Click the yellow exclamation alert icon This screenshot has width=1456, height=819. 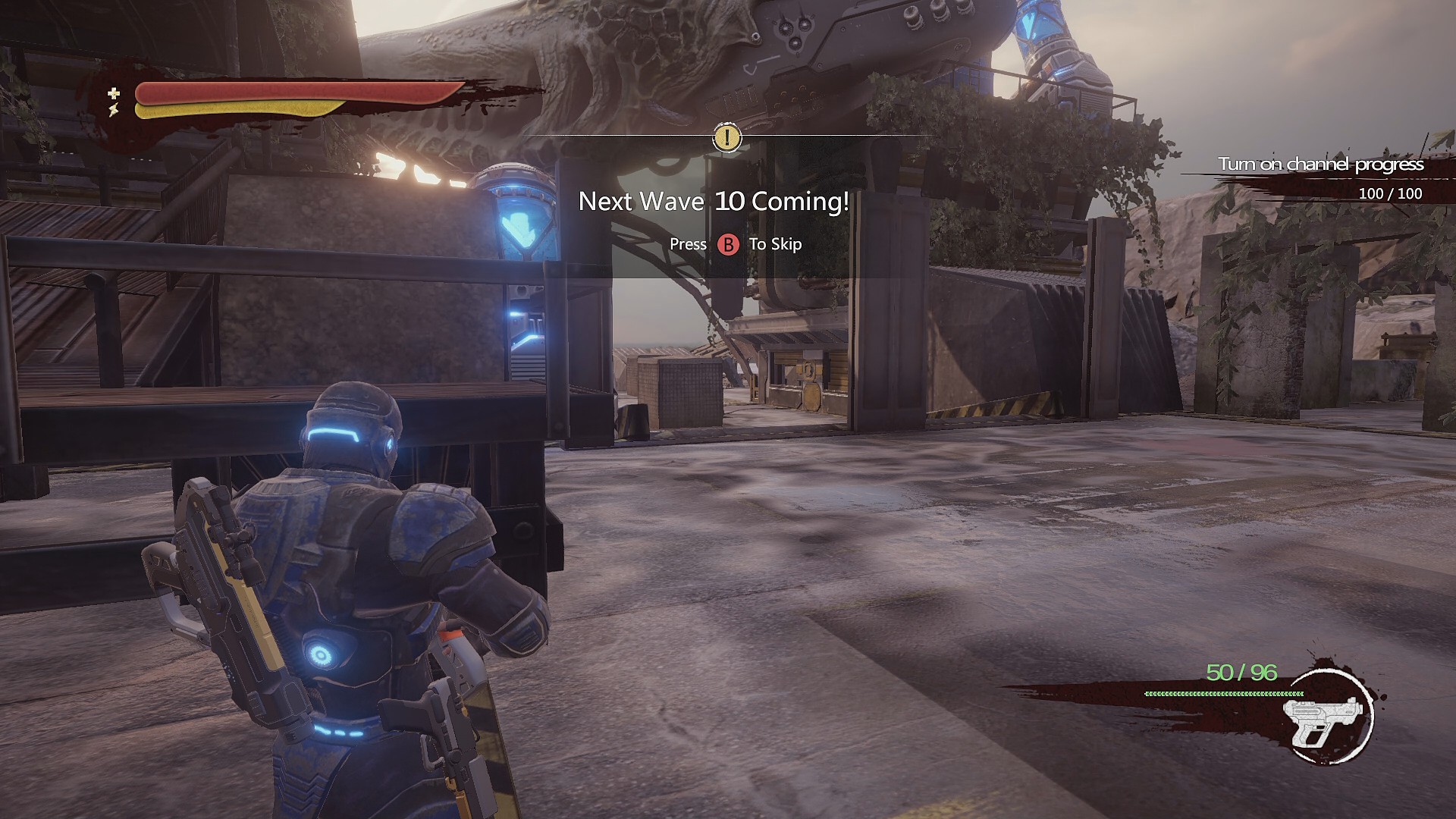click(x=726, y=138)
